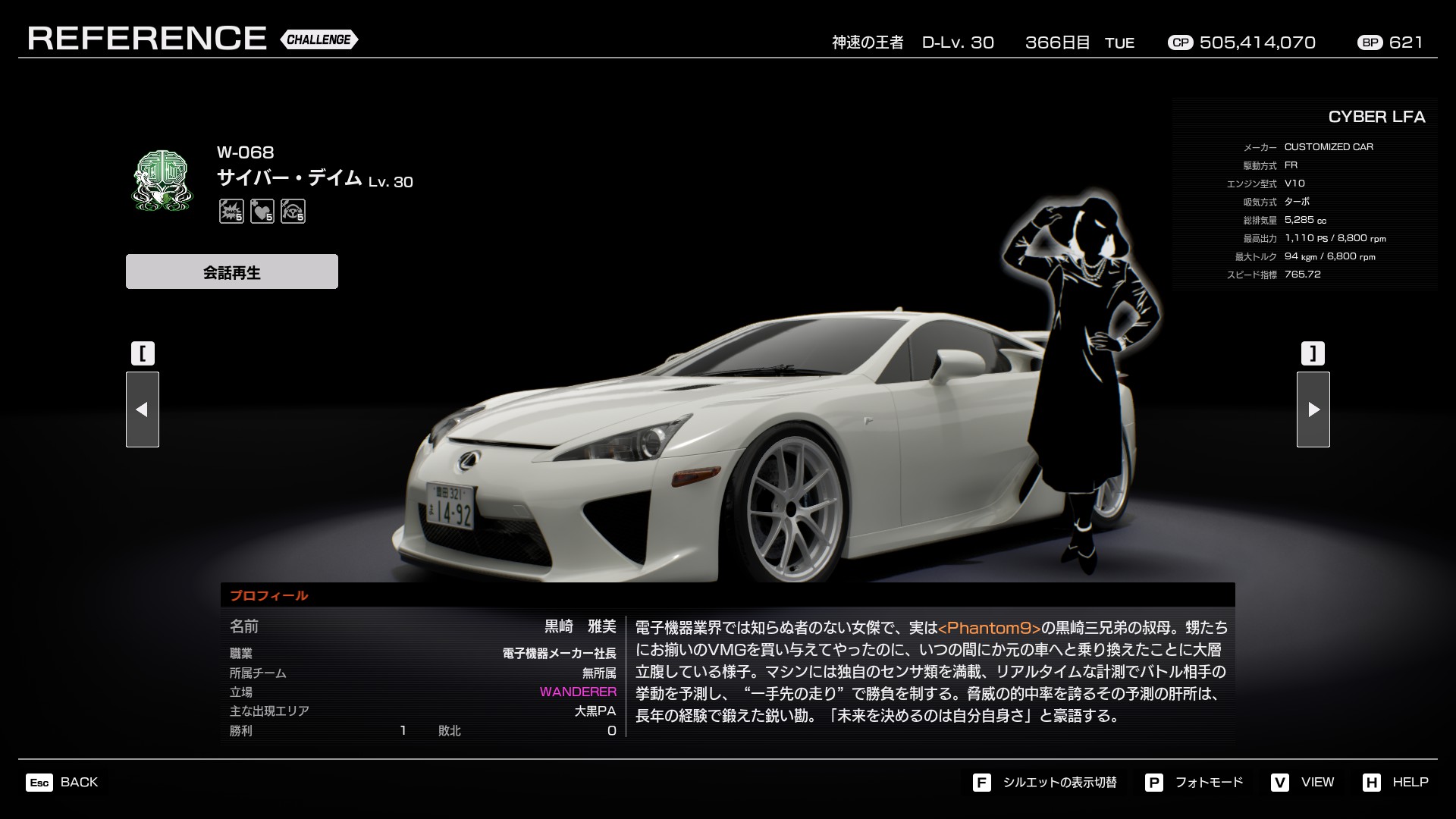
Task: Open the HELP option
Action: click(1395, 782)
